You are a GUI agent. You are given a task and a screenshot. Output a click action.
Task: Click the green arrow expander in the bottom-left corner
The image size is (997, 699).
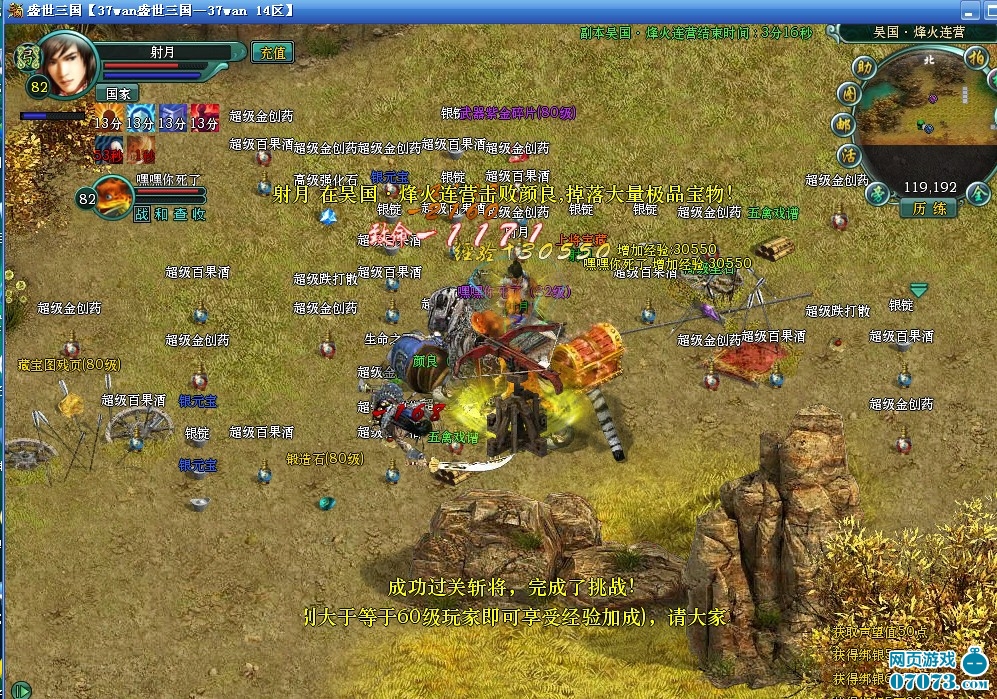click(x=19, y=689)
